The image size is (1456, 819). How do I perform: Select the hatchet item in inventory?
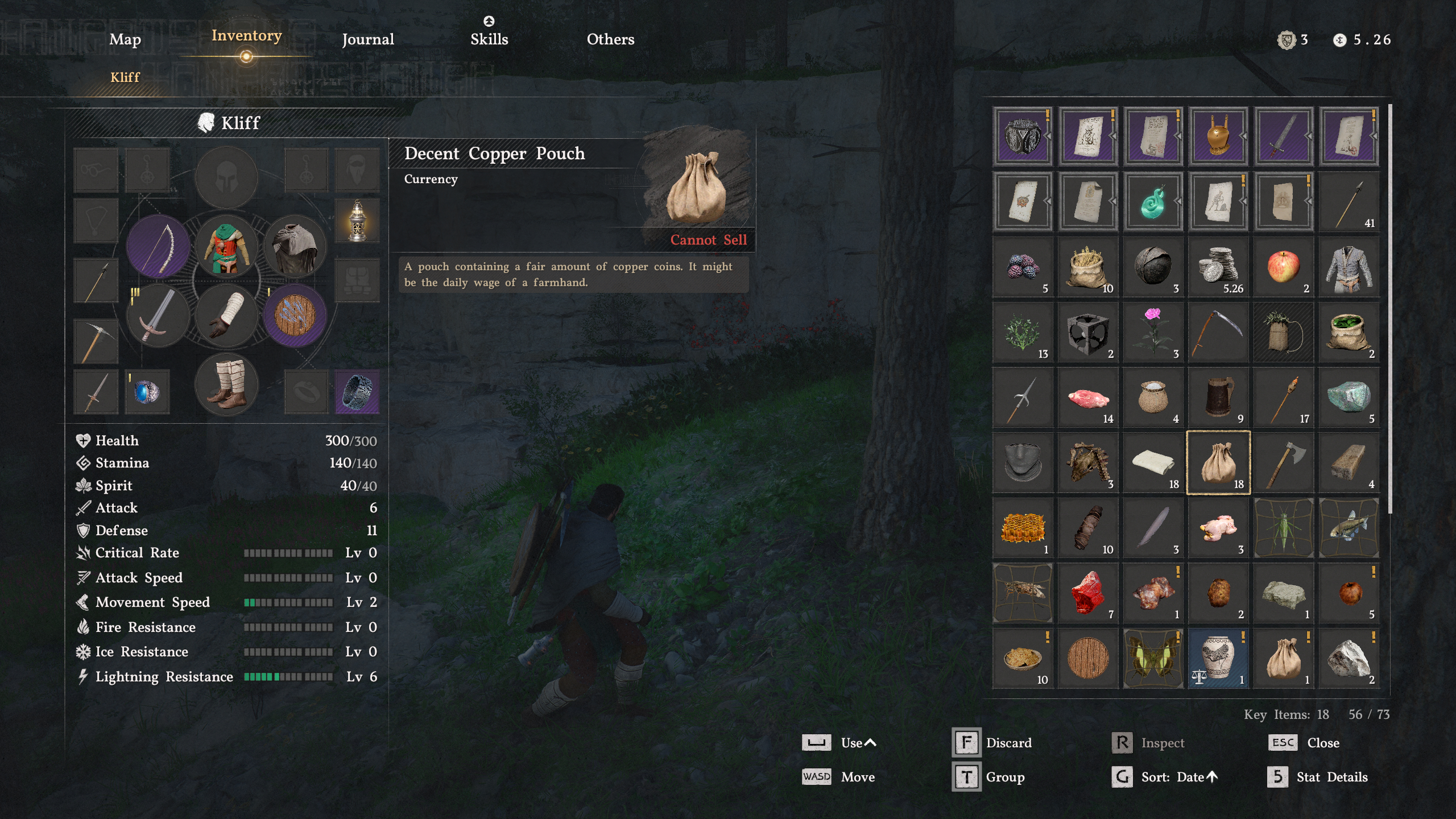[x=1283, y=462]
